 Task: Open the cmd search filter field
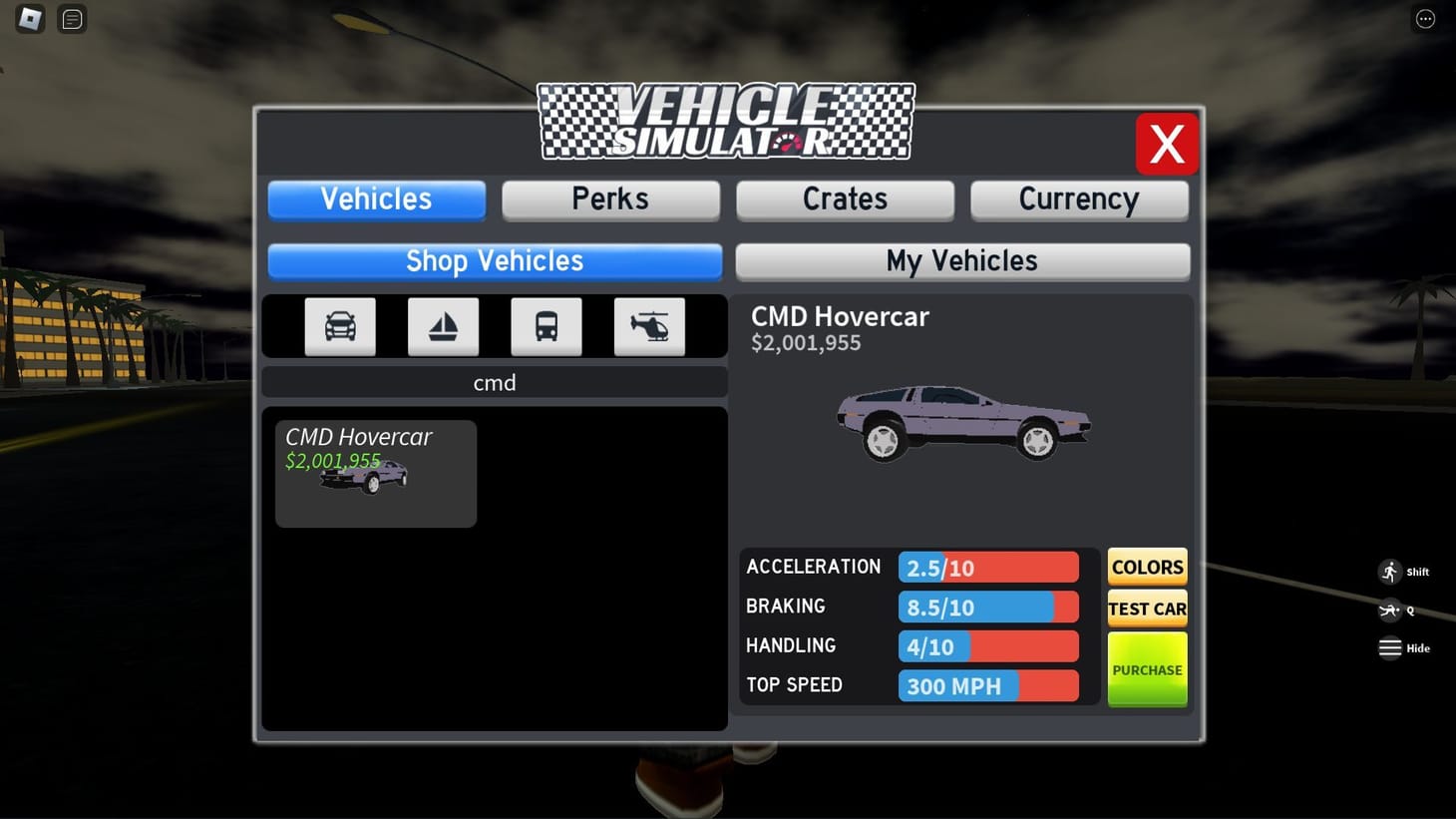point(495,382)
